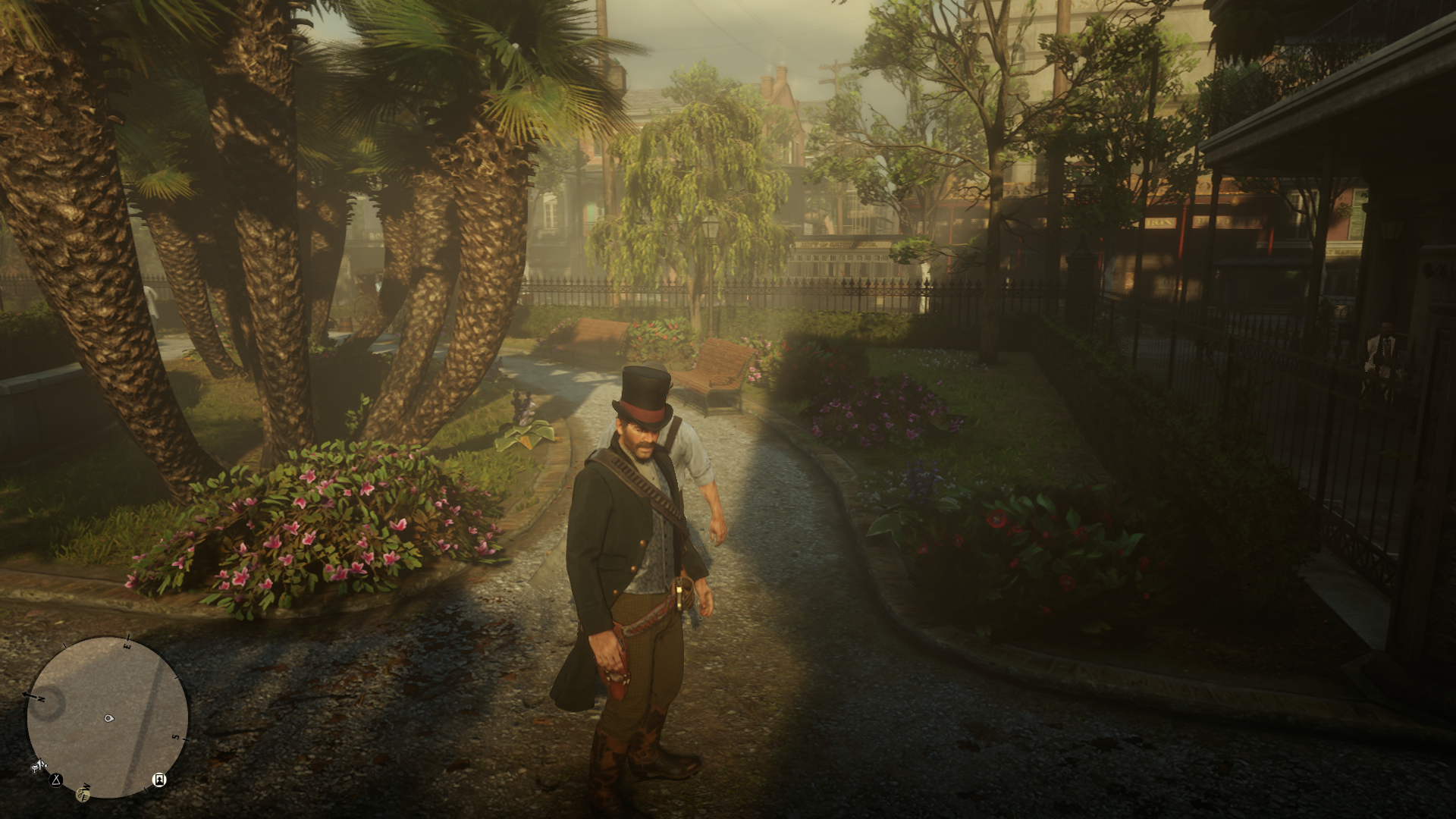1456x819 pixels.
Task: Click the yellow mission marker at the minimap edge
Action: tap(83, 794)
